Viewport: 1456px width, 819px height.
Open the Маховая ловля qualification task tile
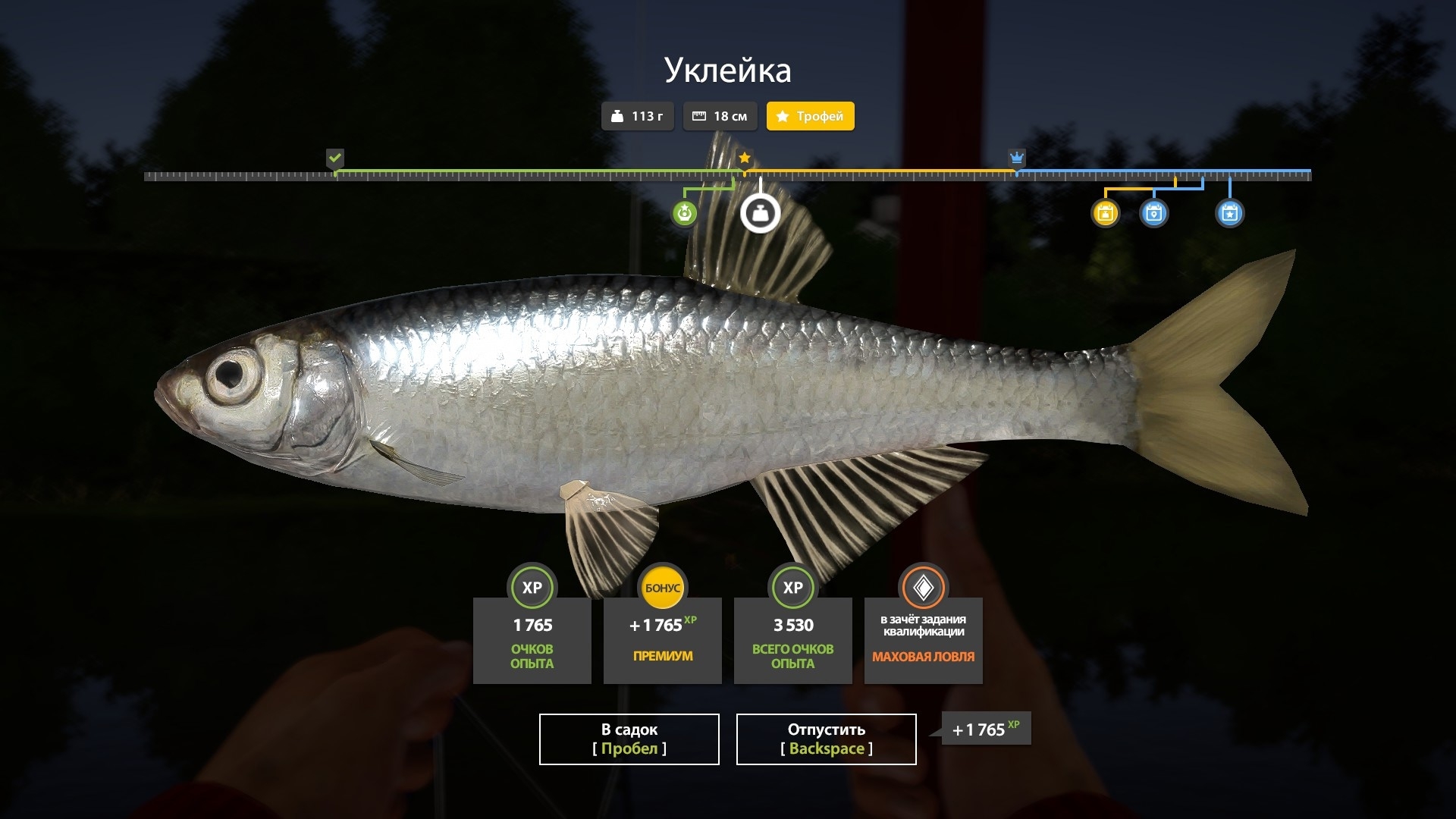(x=923, y=639)
